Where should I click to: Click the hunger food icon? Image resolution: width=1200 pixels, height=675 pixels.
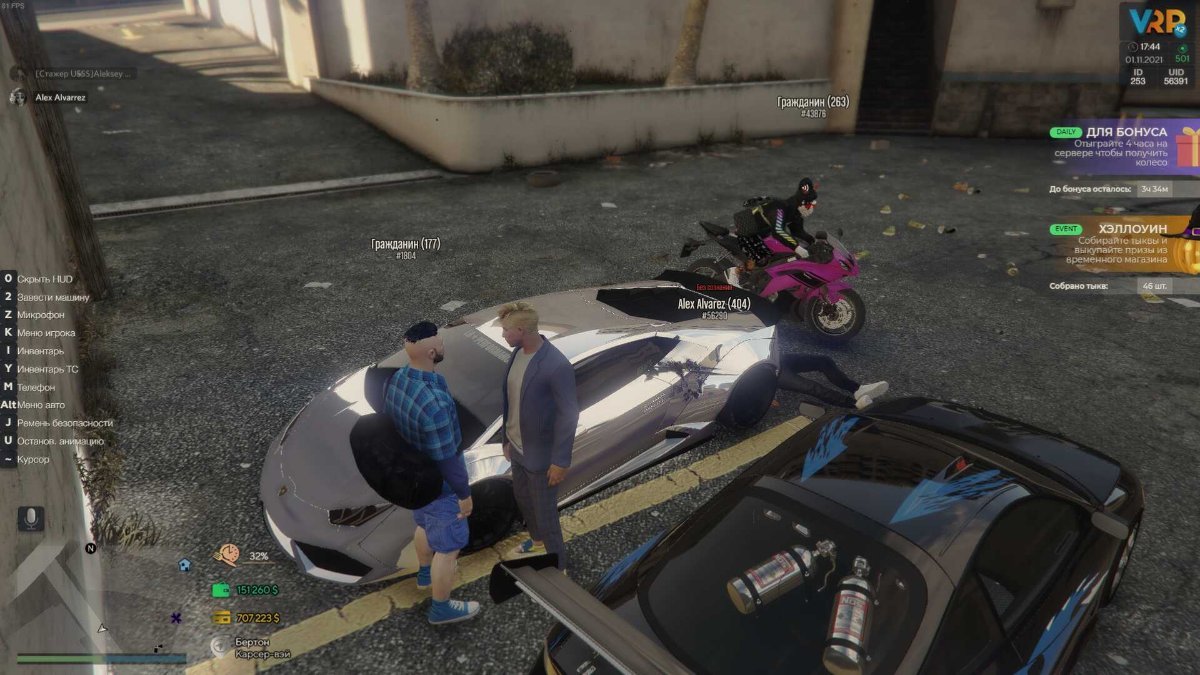227,555
